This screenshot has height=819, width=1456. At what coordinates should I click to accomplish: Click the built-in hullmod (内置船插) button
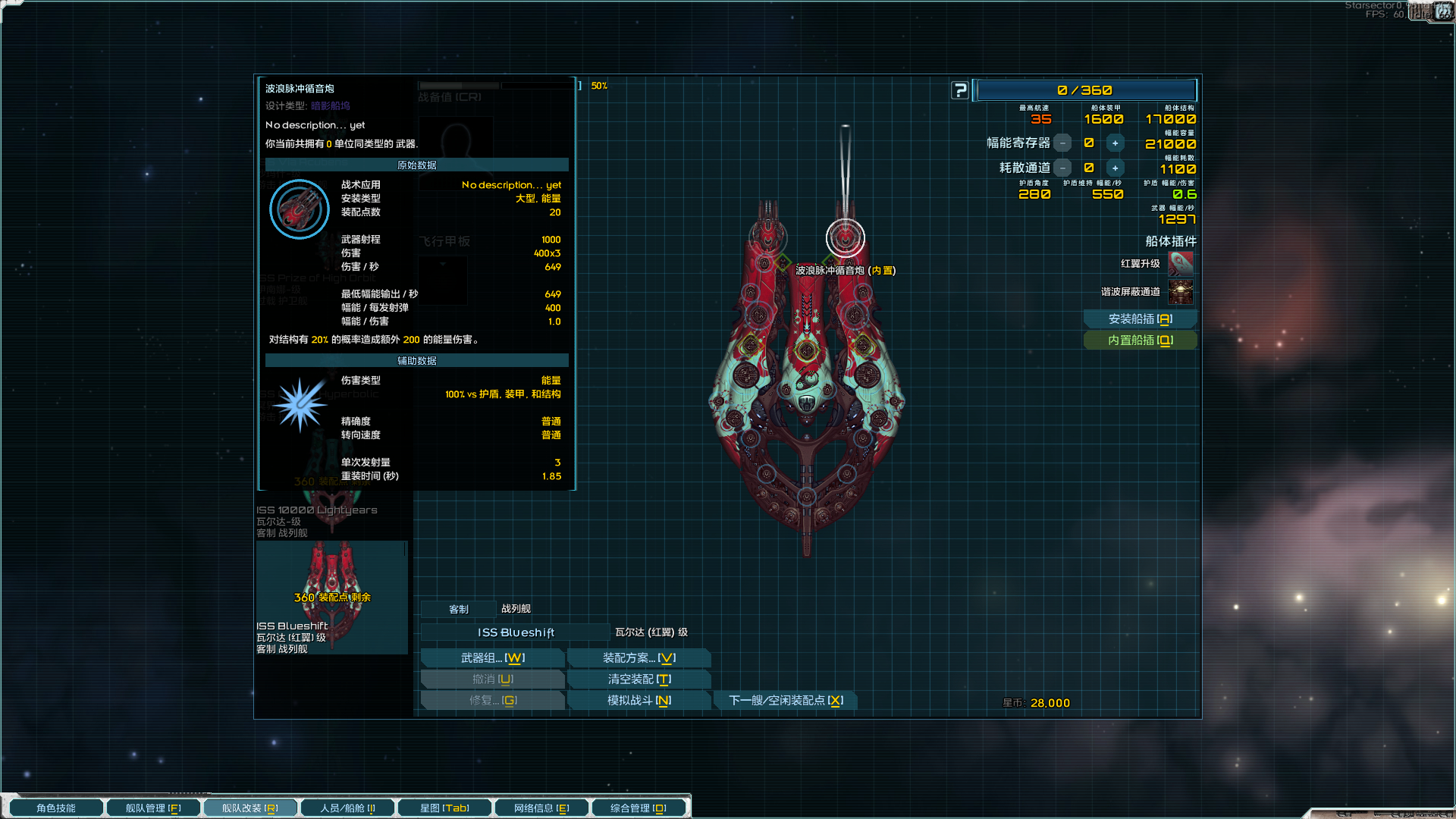coord(1140,340)
